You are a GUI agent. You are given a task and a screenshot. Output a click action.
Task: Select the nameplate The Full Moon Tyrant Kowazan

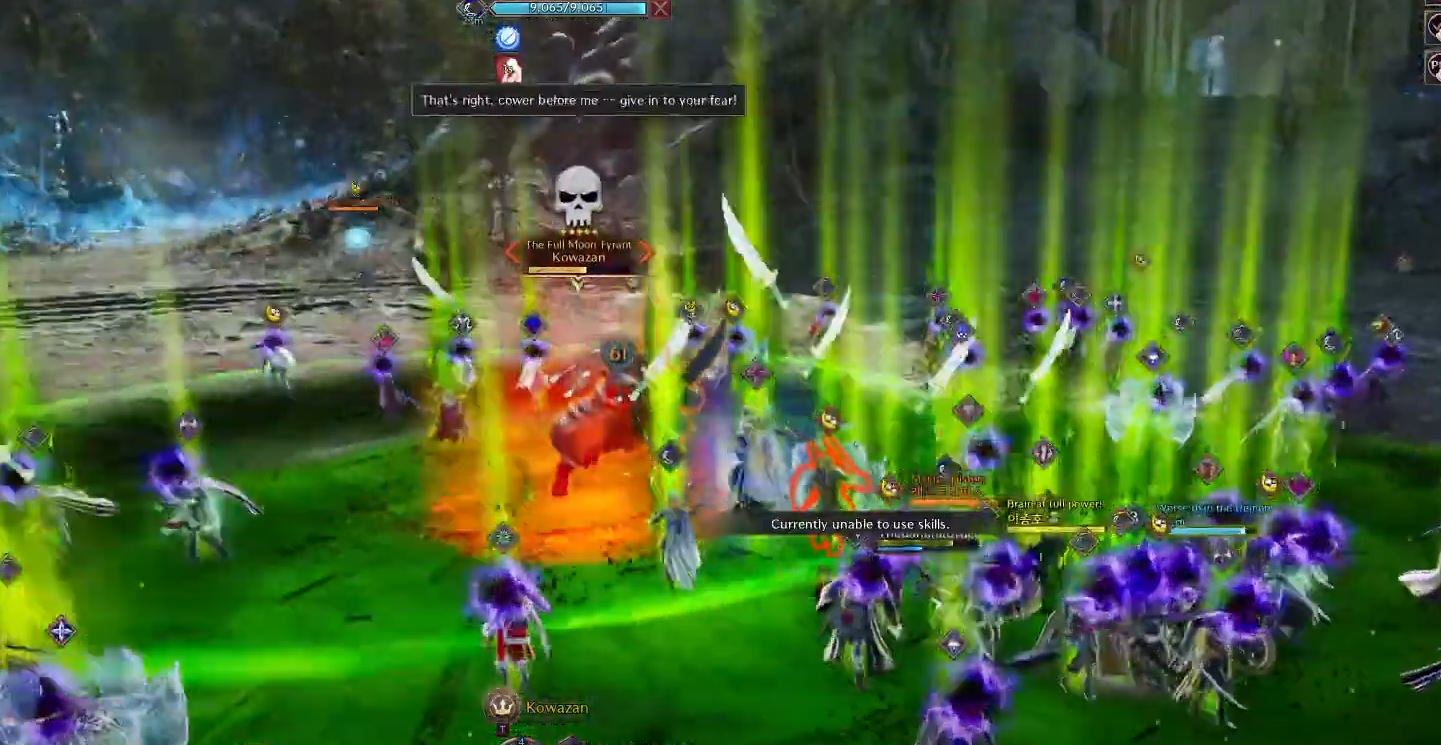point(579,250)
